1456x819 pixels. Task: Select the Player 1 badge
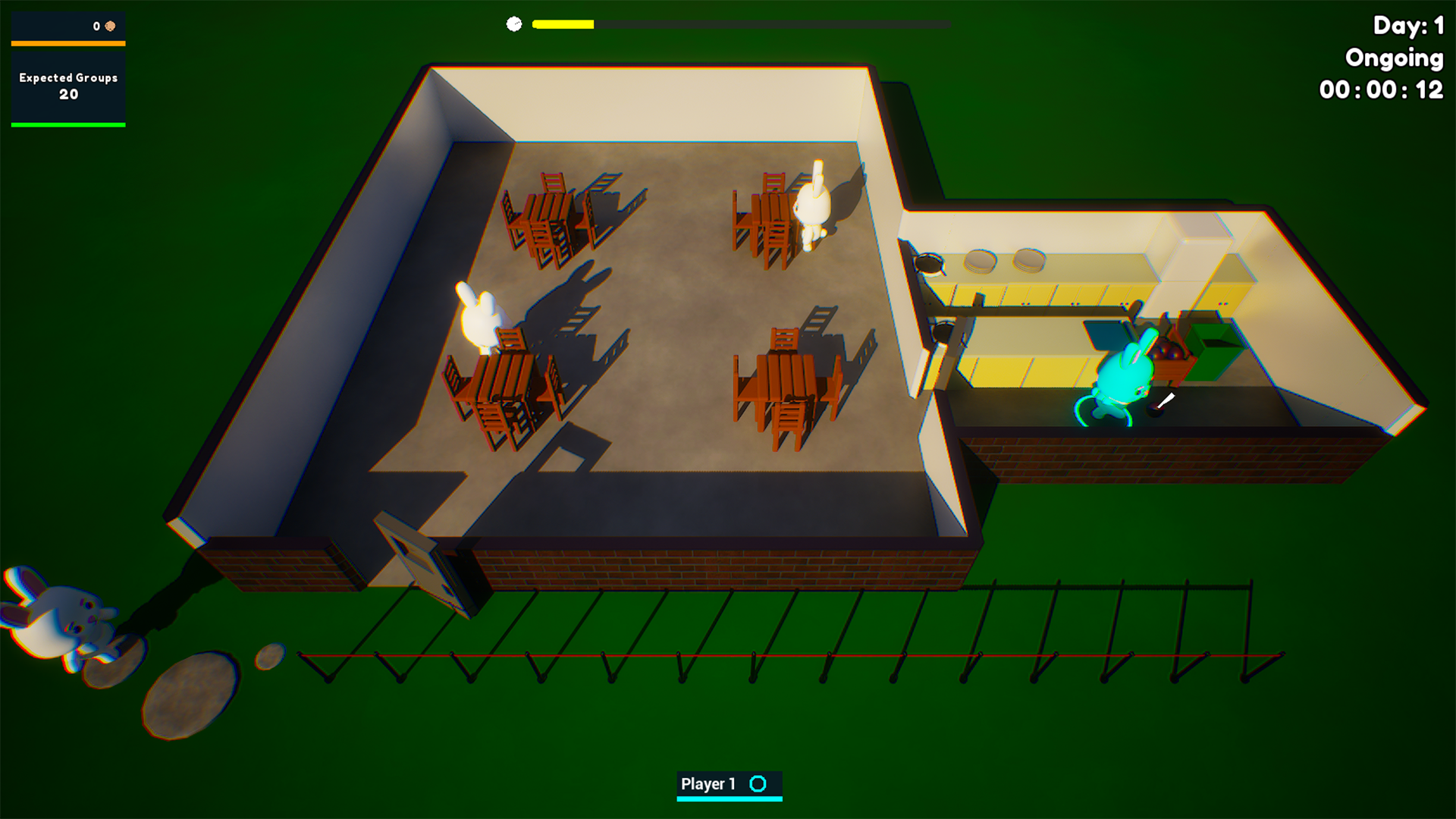click(728, 785)
